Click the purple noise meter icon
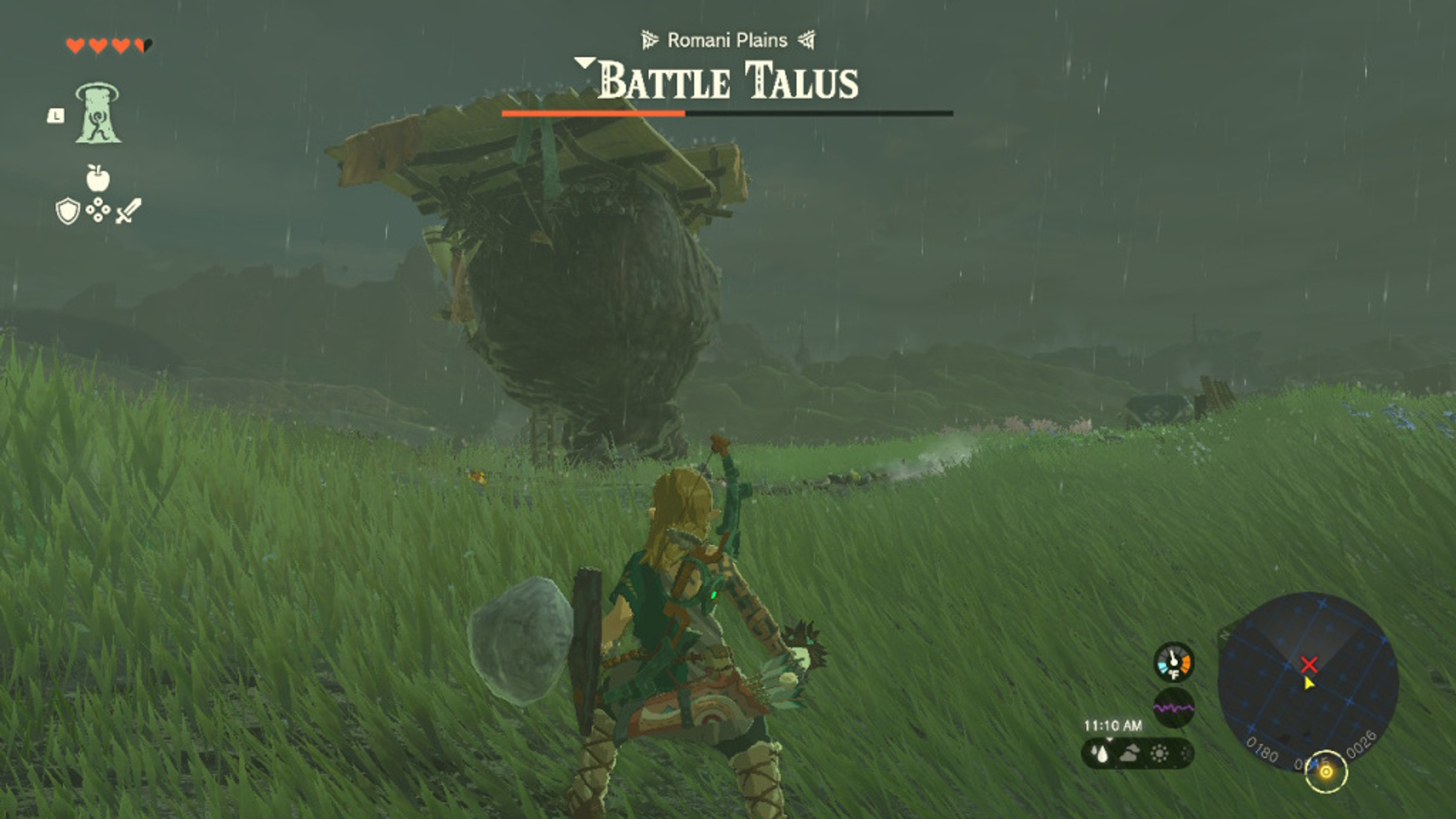Viewport: 1456px width, 819px height. [x=1175, y=707]
